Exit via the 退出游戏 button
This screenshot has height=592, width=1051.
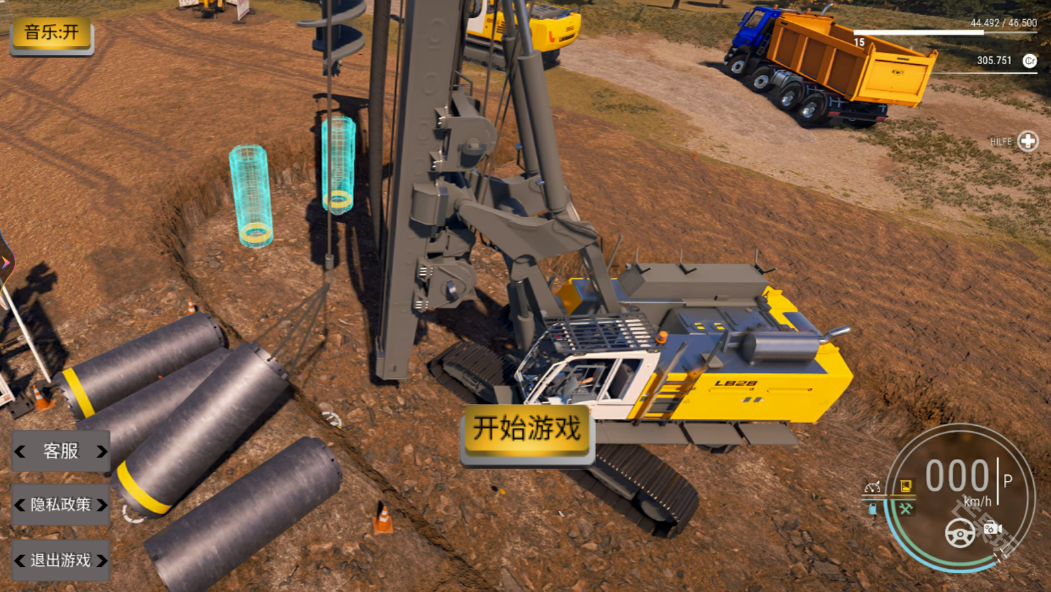point(61,560)
